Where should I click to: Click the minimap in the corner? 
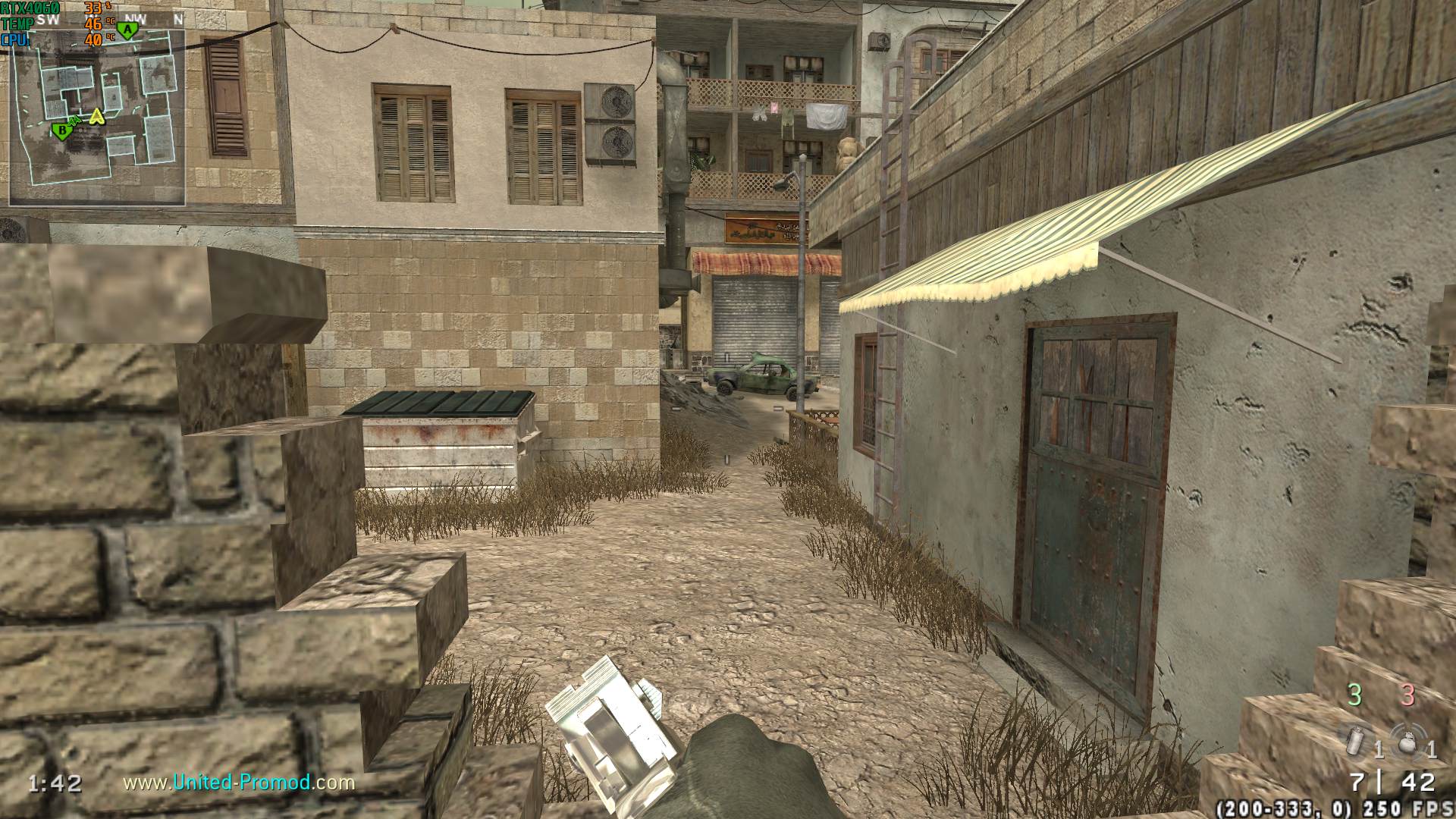[97, 118]
